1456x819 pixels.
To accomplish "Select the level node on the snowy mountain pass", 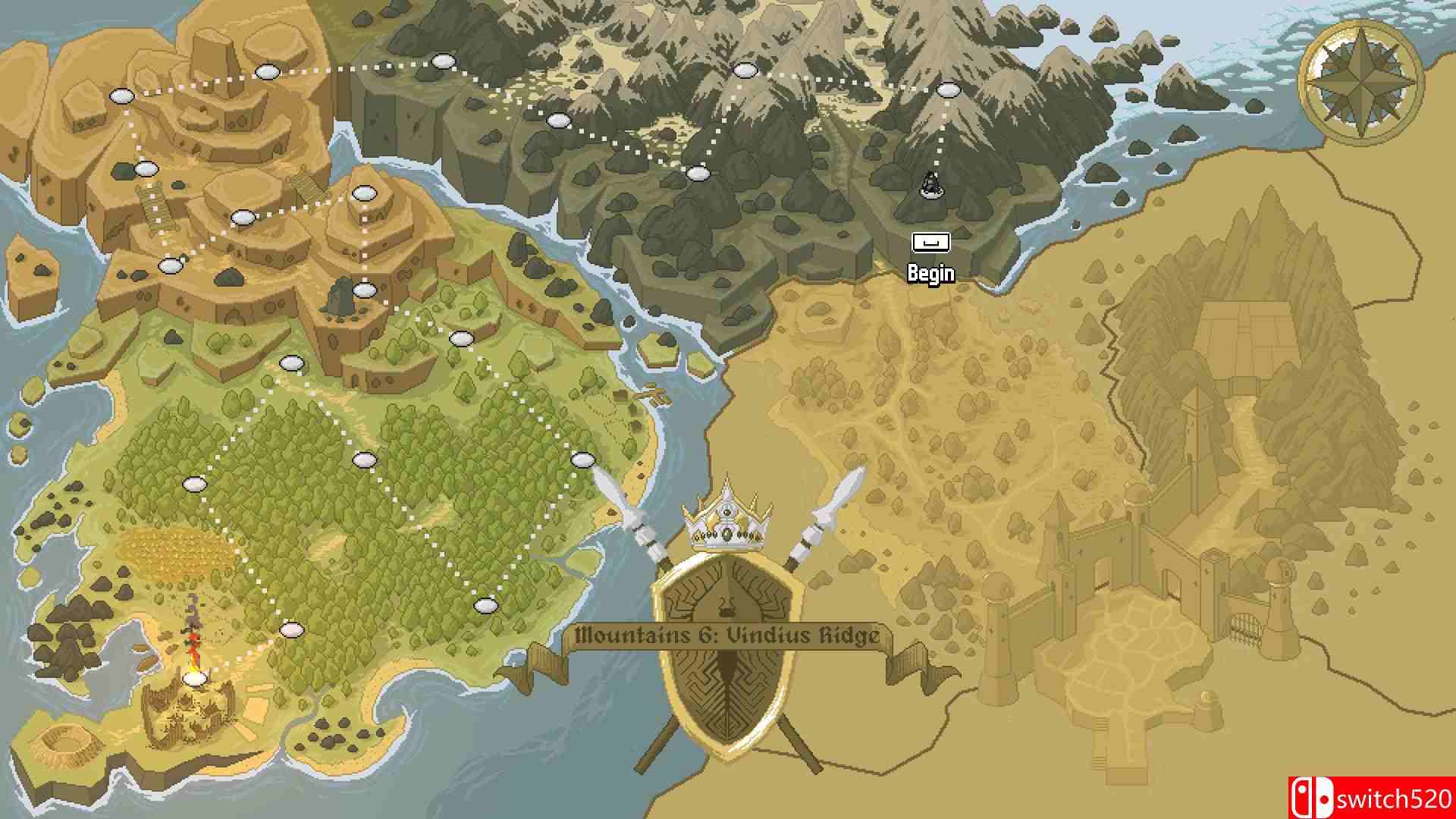I will pyautogui.click(x=747, y=70).
